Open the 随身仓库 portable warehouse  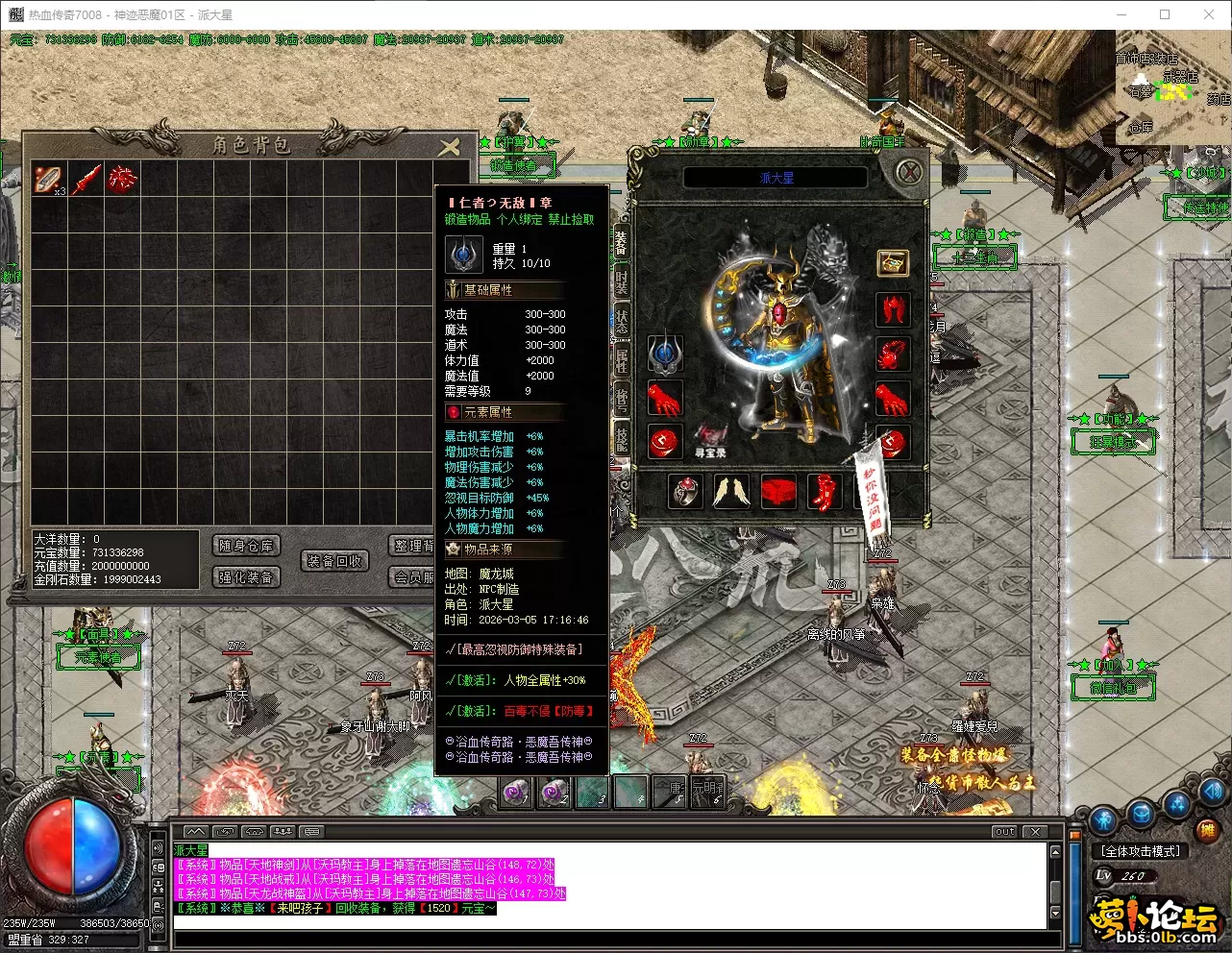(246, 546)
